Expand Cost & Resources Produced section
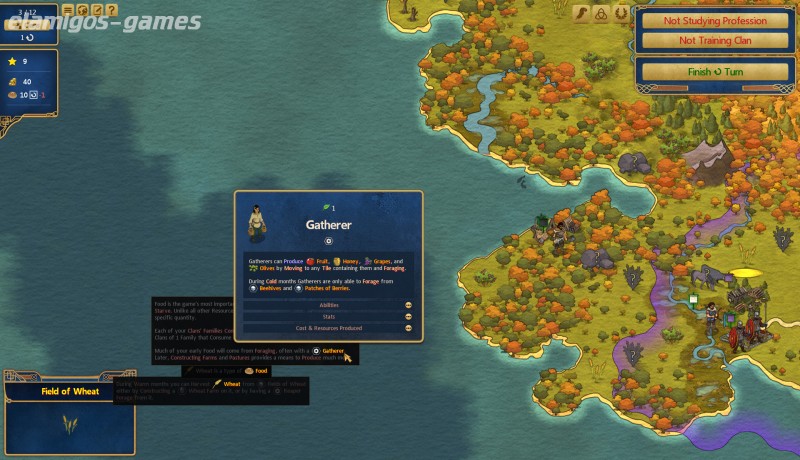Screen dimensions: 800x460 pyautogui.click(x=329, y=327)
